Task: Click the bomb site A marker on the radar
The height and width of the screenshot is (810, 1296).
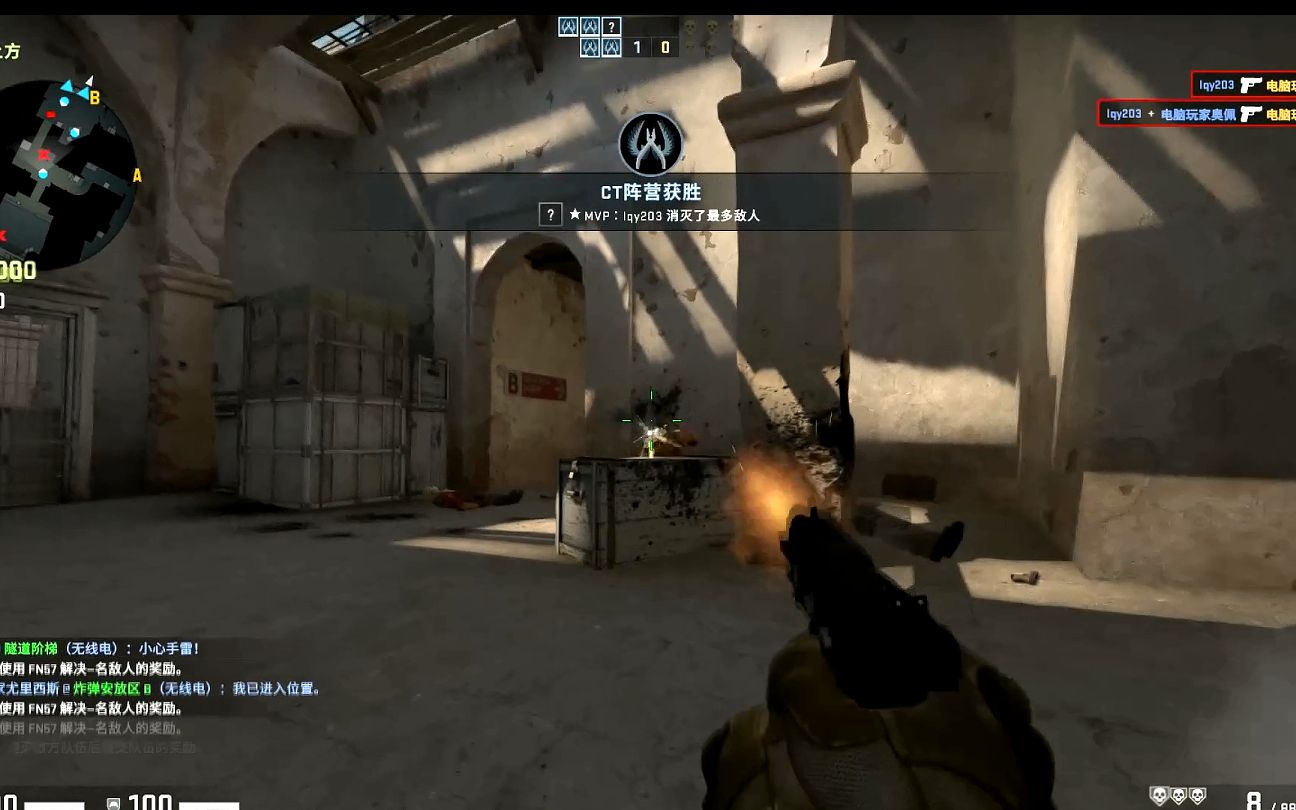Action: [137, 176]
